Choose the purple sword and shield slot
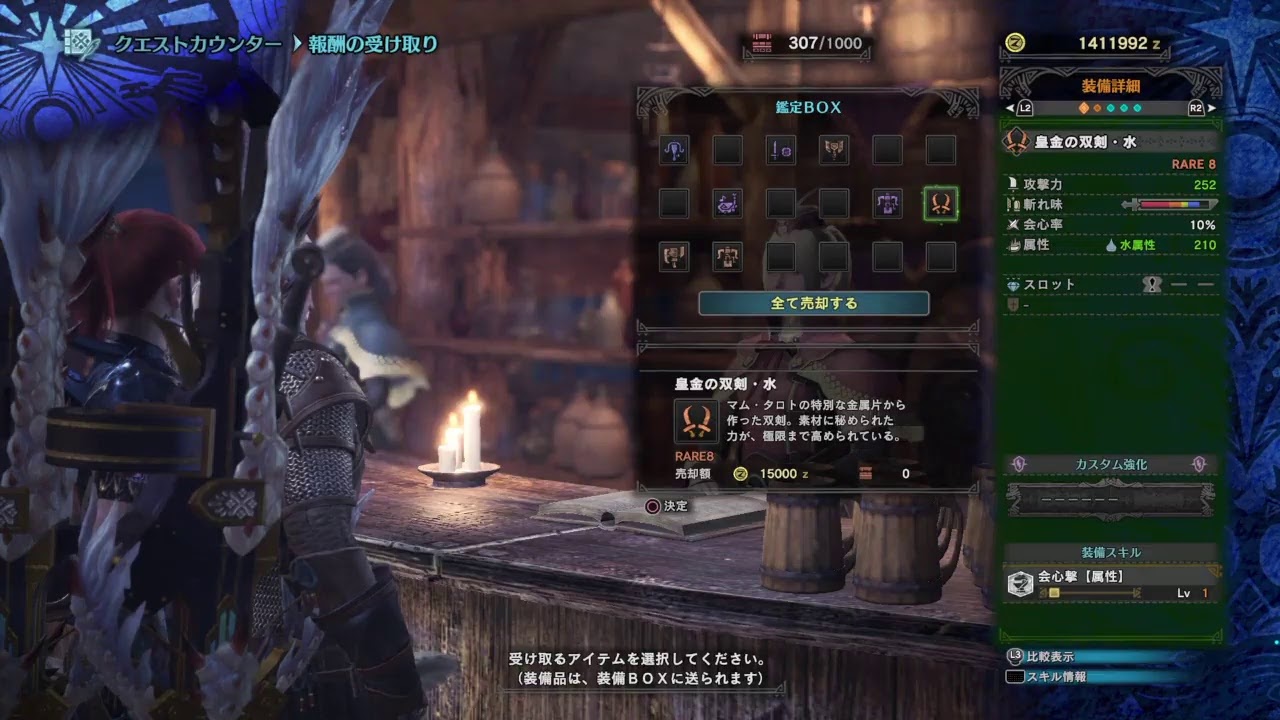The height and width of the screenshot is (720, 1280). tap(780, 151)
